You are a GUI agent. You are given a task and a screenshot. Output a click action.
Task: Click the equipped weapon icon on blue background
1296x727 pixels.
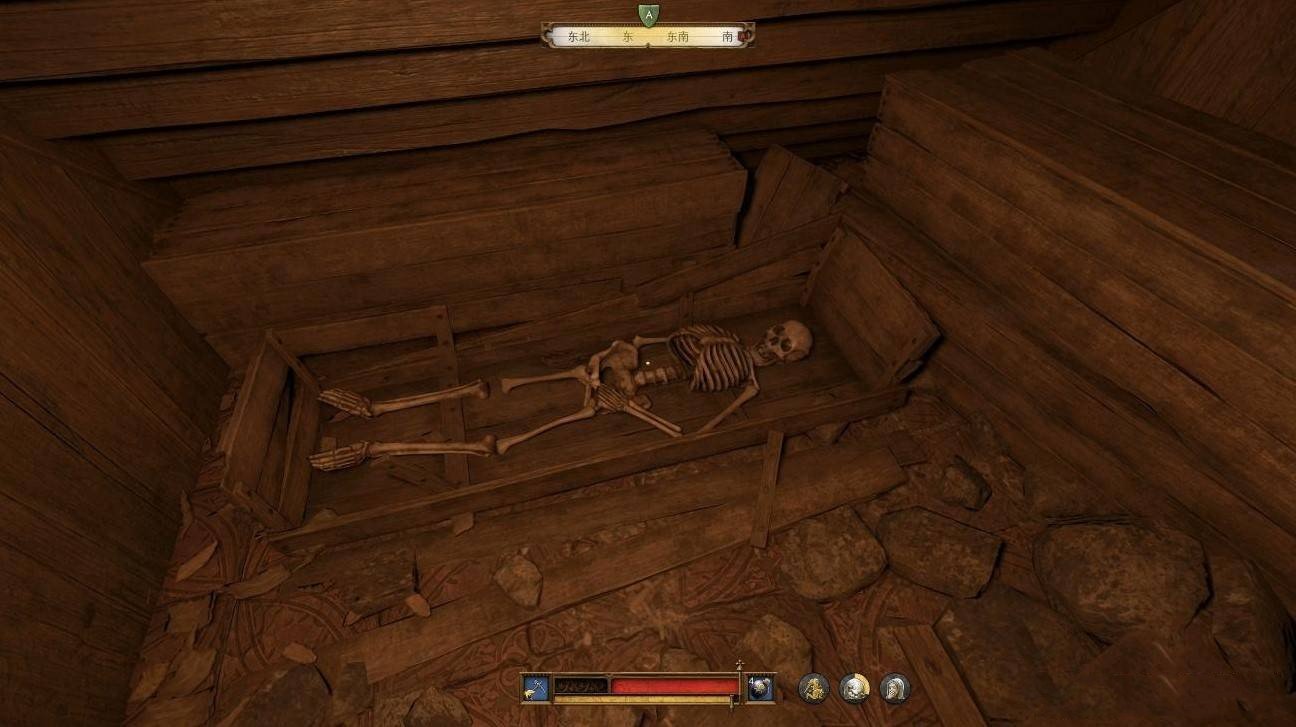tap(535, 687)
